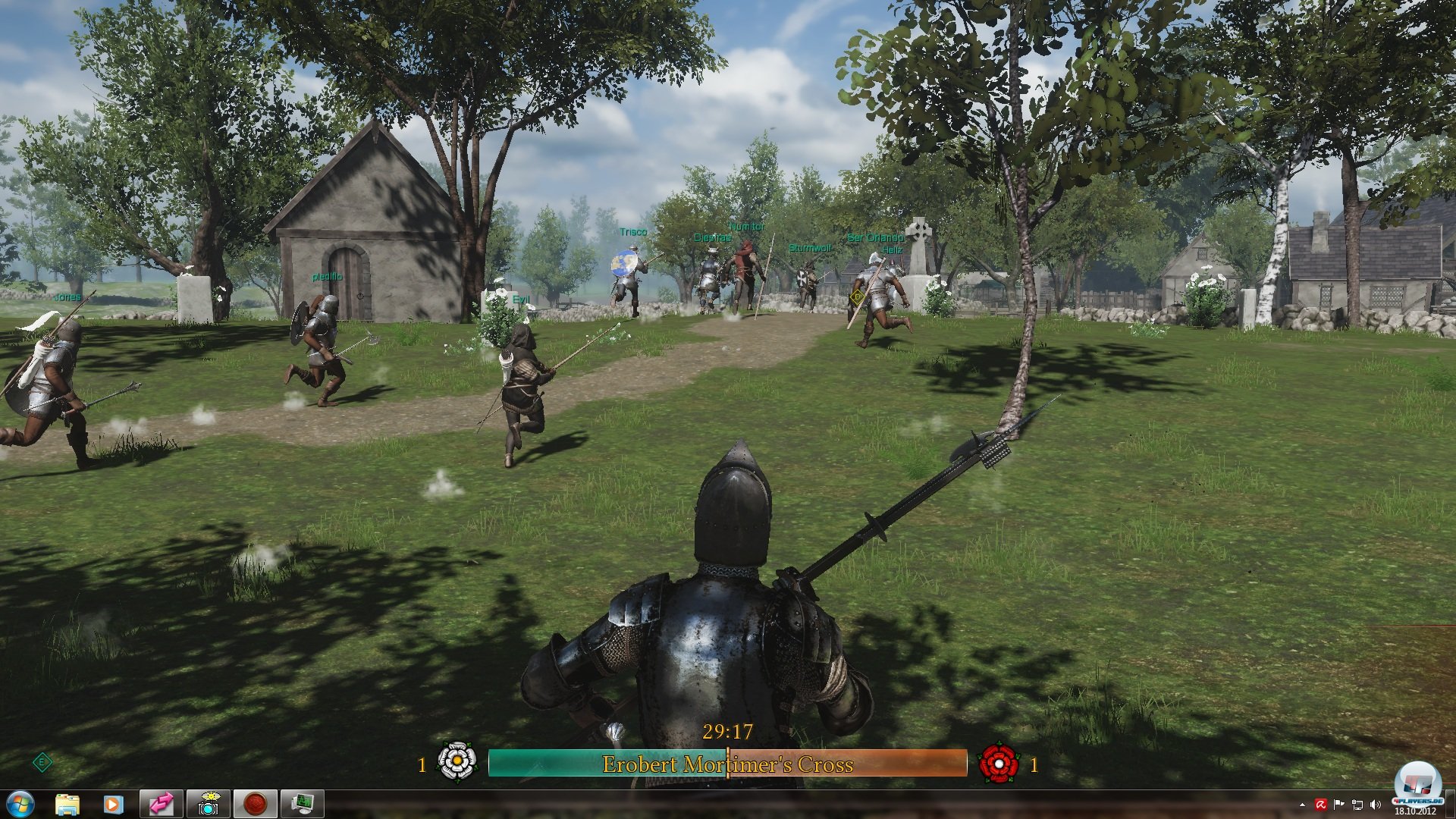Select the Erobert Mortimer's Cross objective bar

tap(727, 764)
